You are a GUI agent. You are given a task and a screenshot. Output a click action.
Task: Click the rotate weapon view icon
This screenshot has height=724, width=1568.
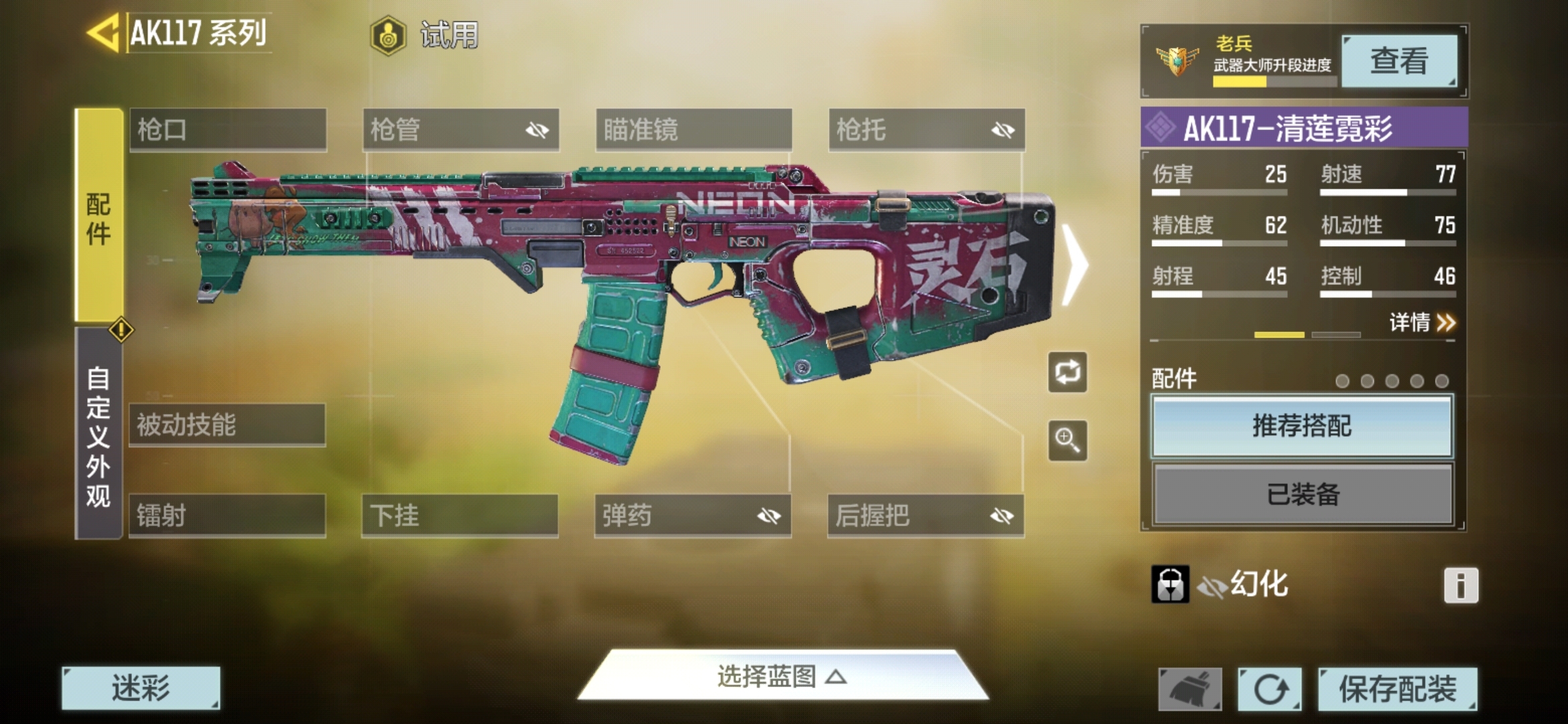(1067, 372)
